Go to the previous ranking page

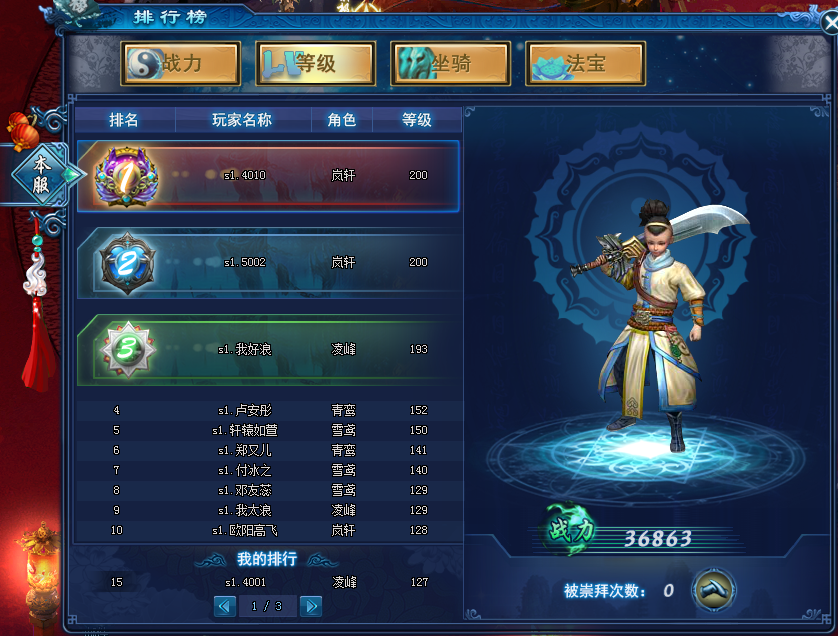pos(225,606)
